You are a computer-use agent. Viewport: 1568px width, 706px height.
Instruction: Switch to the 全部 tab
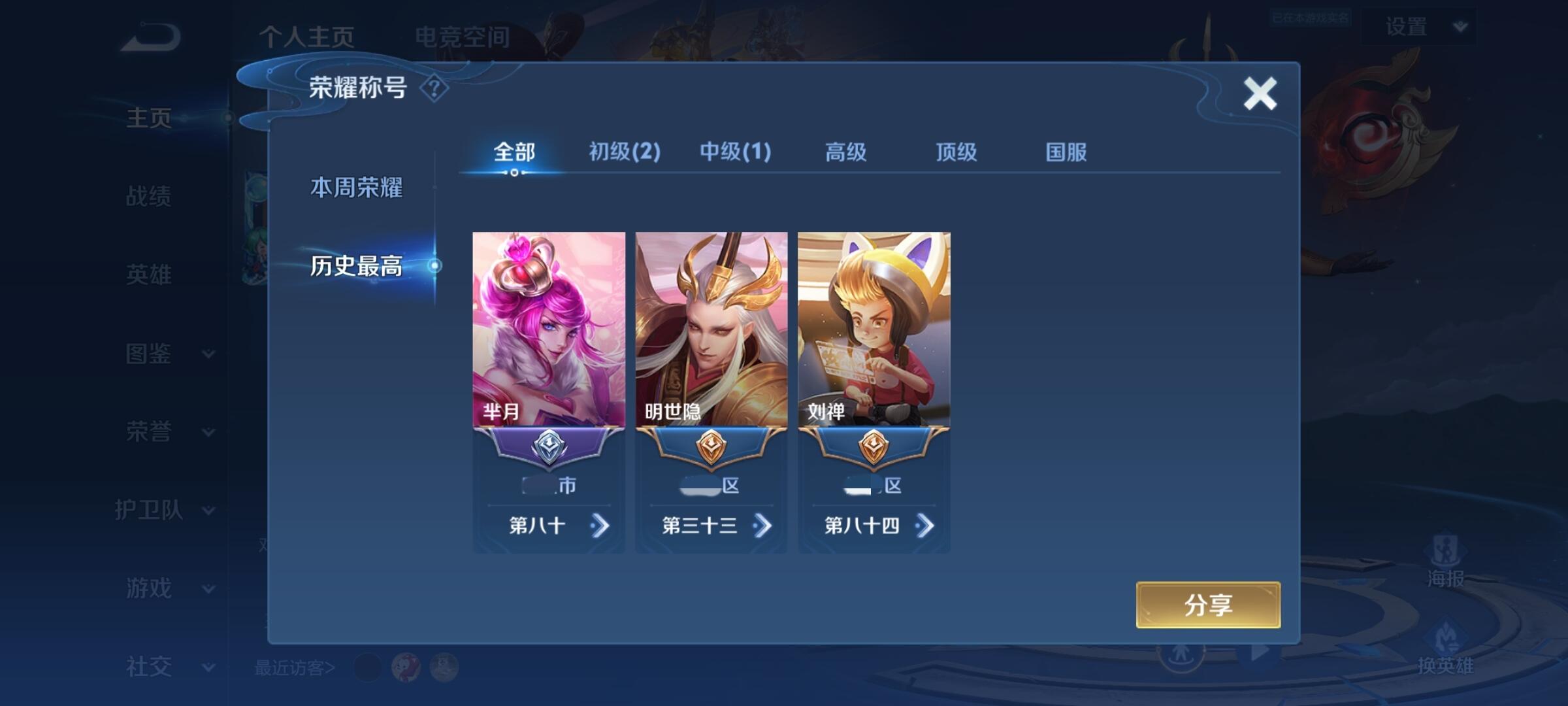pyautogui.click(x=514, y=152)
